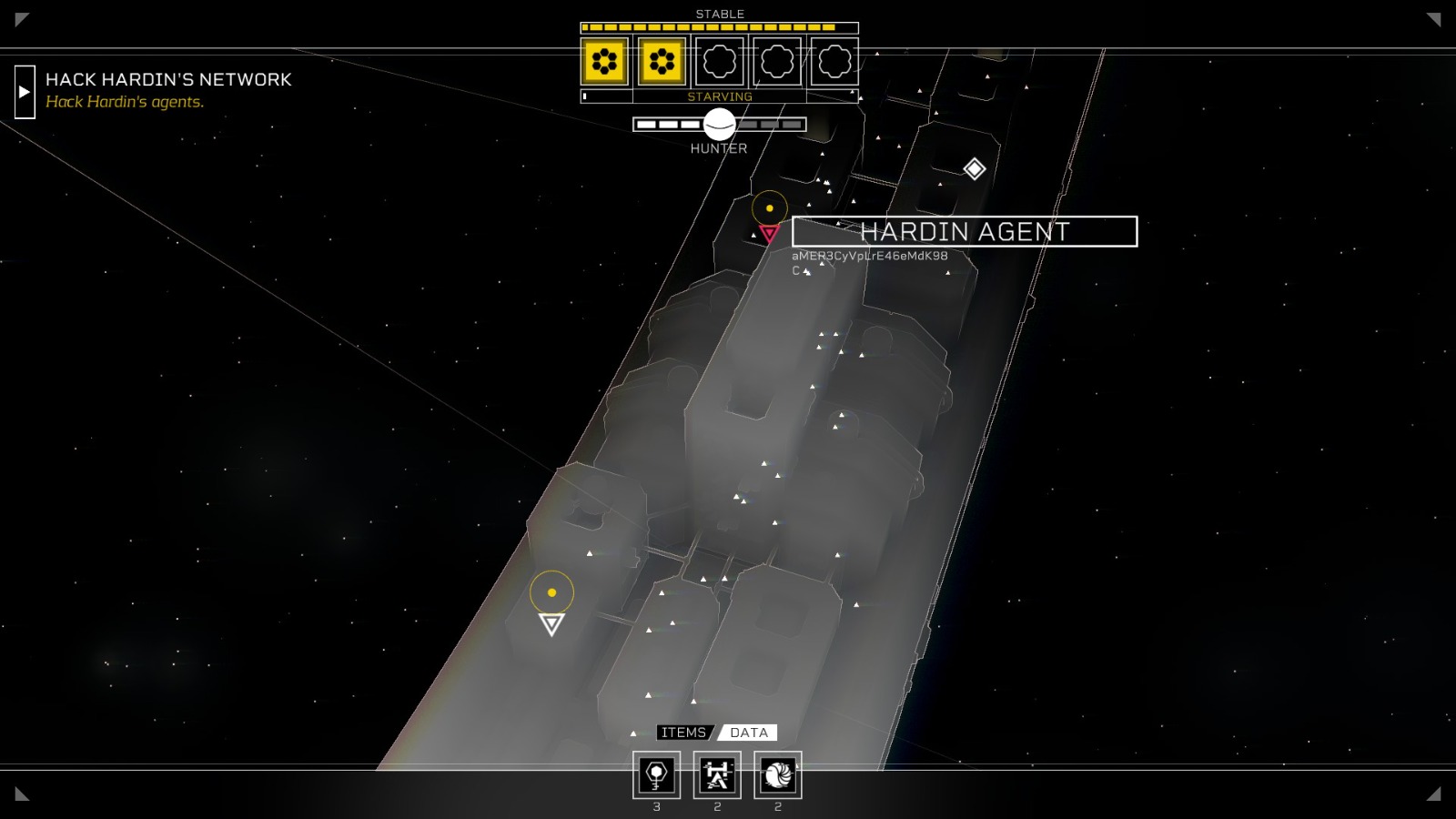Switch to the Items tab

pyautogui.click(x=683, y=733)
